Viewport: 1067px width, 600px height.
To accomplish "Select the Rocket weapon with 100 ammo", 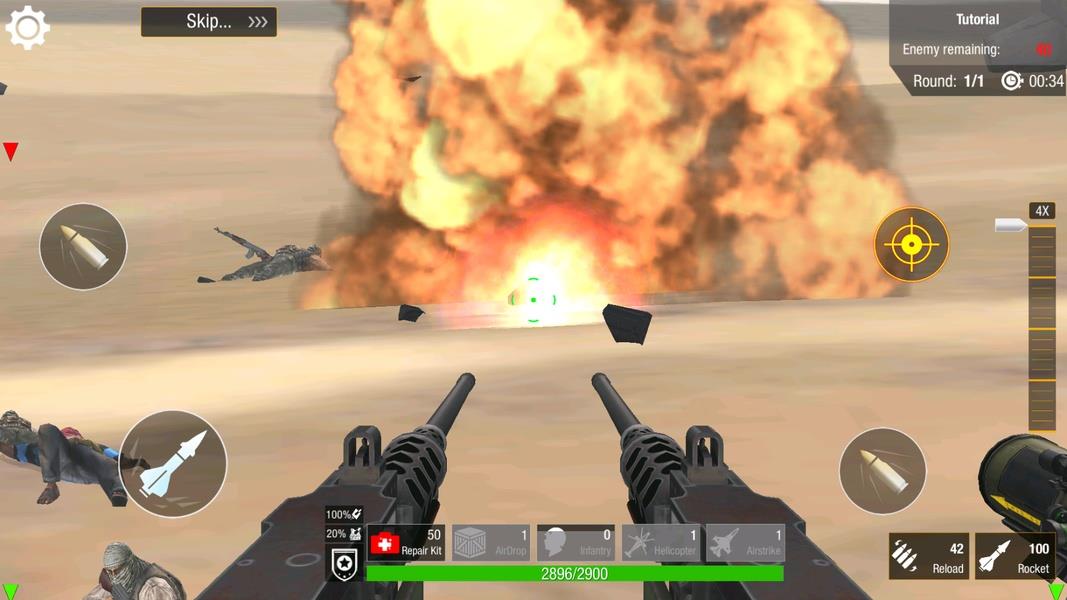I will (x=1015, y=556).
